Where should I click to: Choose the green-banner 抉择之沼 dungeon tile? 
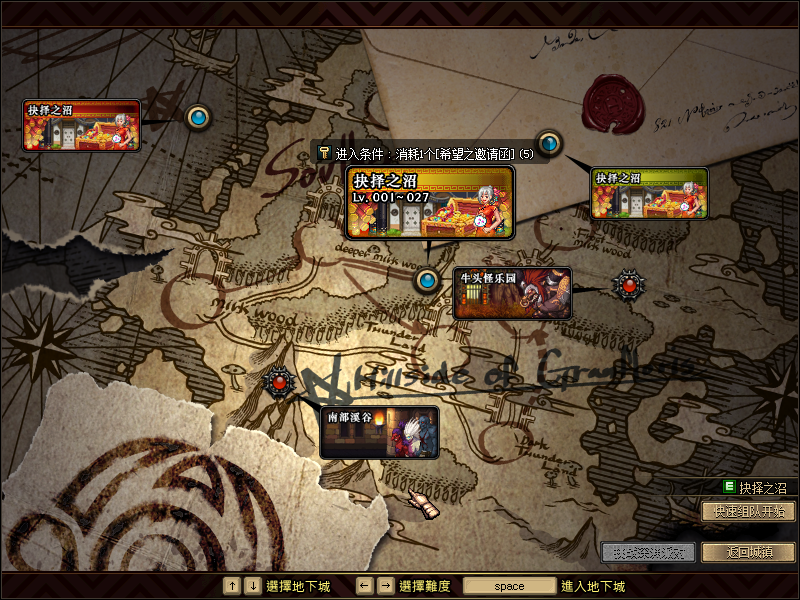click(x=650, y=193)
